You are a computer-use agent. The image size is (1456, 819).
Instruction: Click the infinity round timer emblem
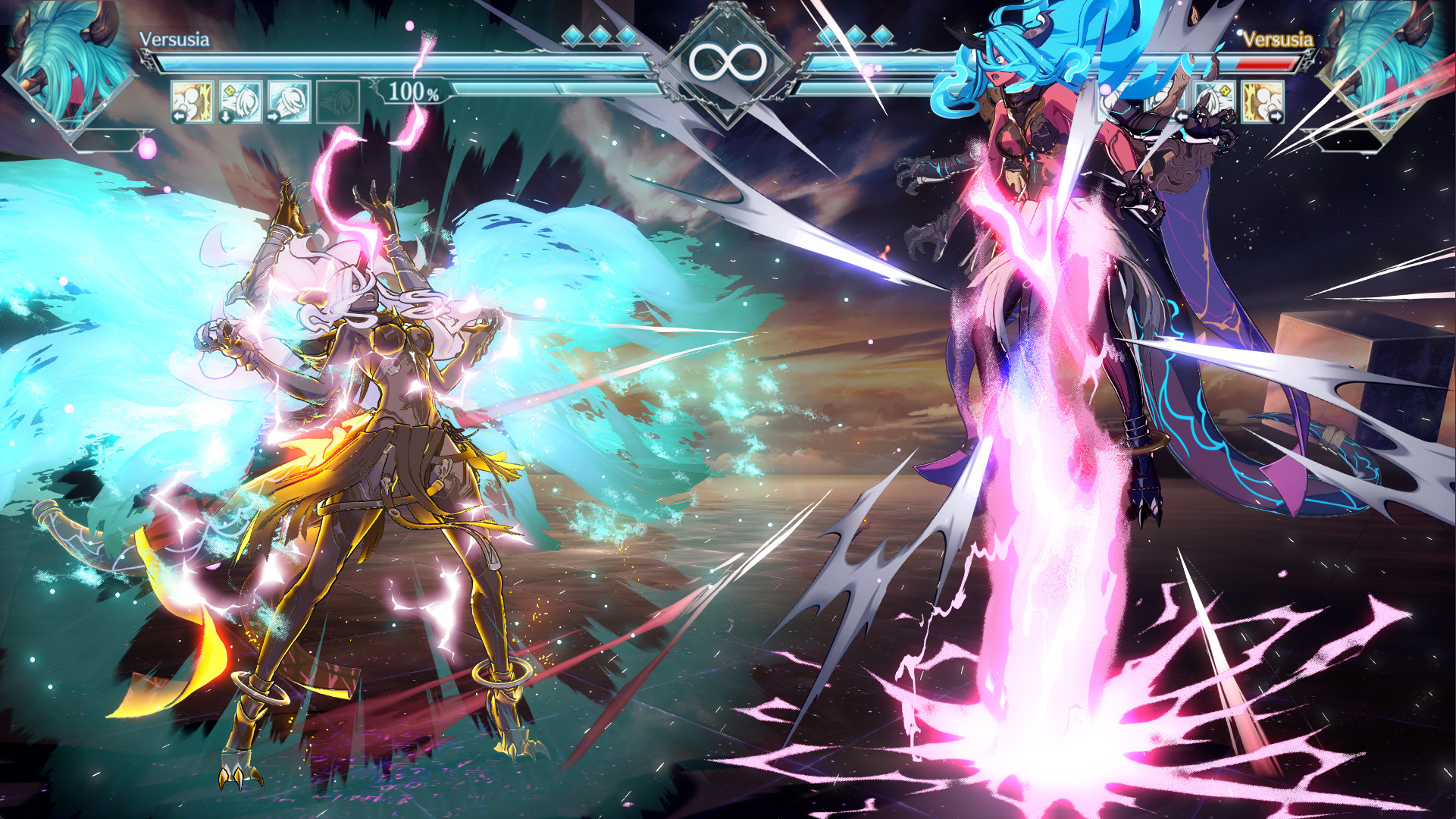[x=728, y=61]
